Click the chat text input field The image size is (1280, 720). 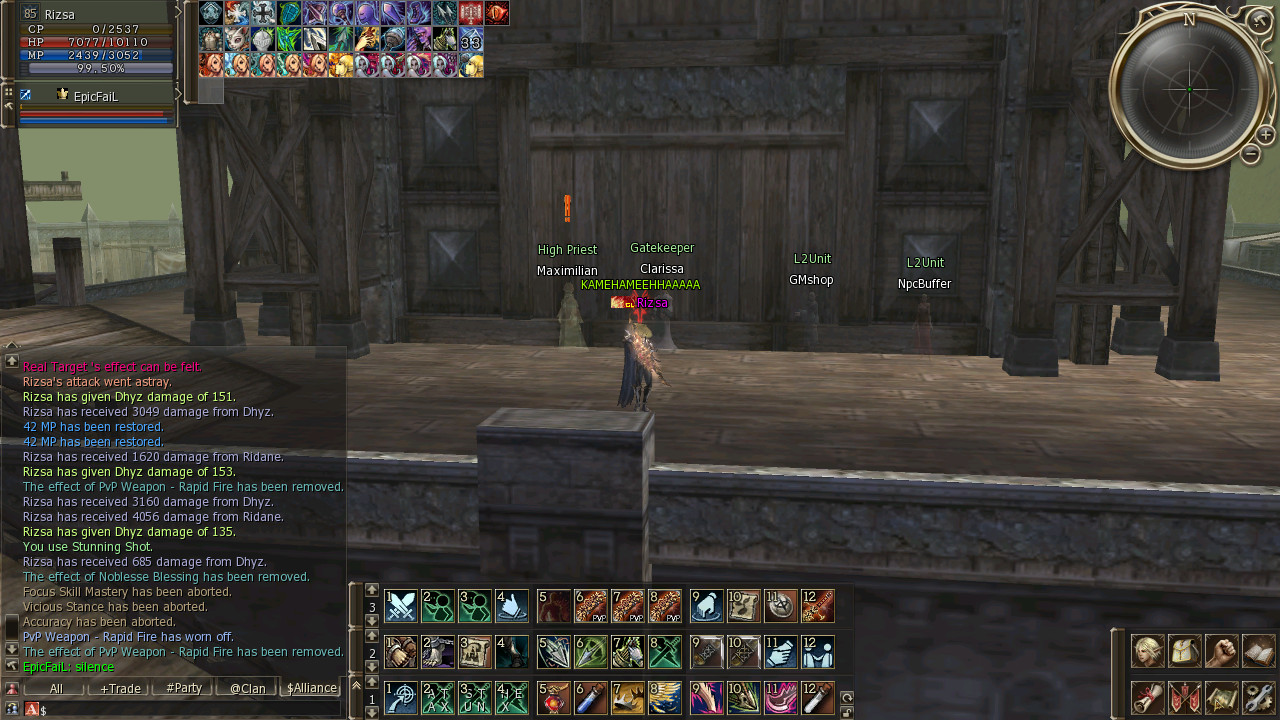click(190, 709)
